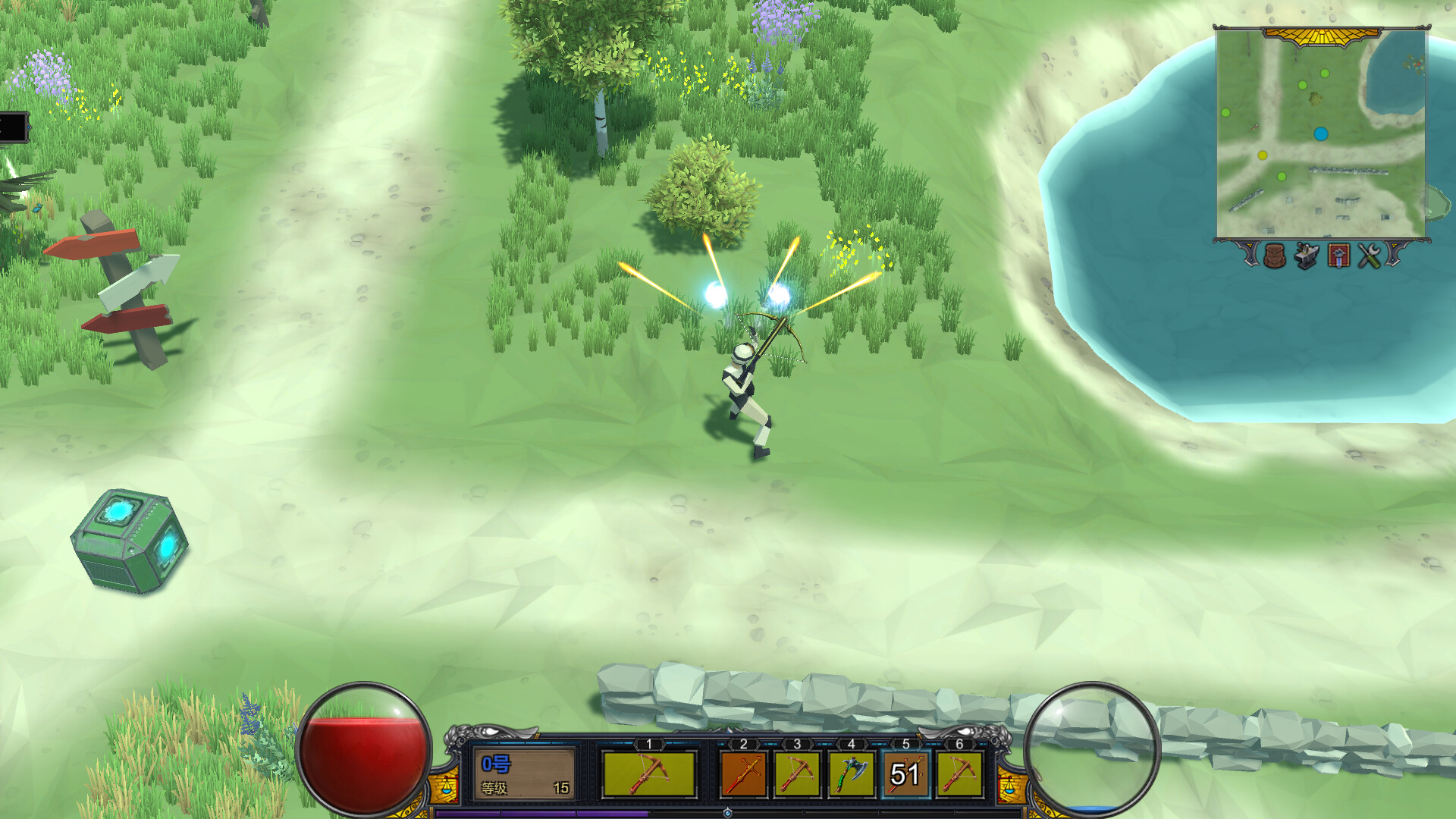This screenshot has height=819, width=1456.
Task: Click the character name panel showing 0号
Action: (497, 763)
